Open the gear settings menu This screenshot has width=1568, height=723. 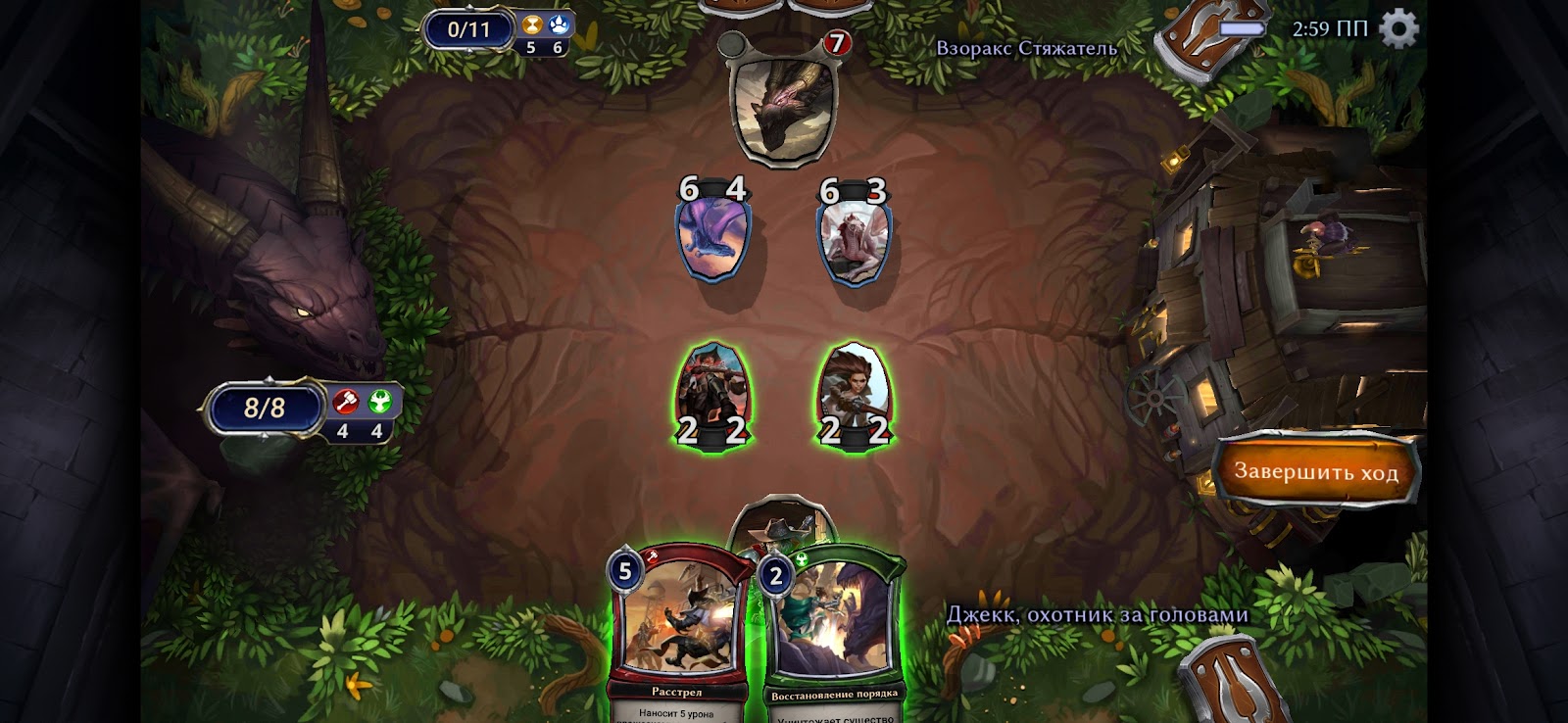click(x=1398, y=28)
